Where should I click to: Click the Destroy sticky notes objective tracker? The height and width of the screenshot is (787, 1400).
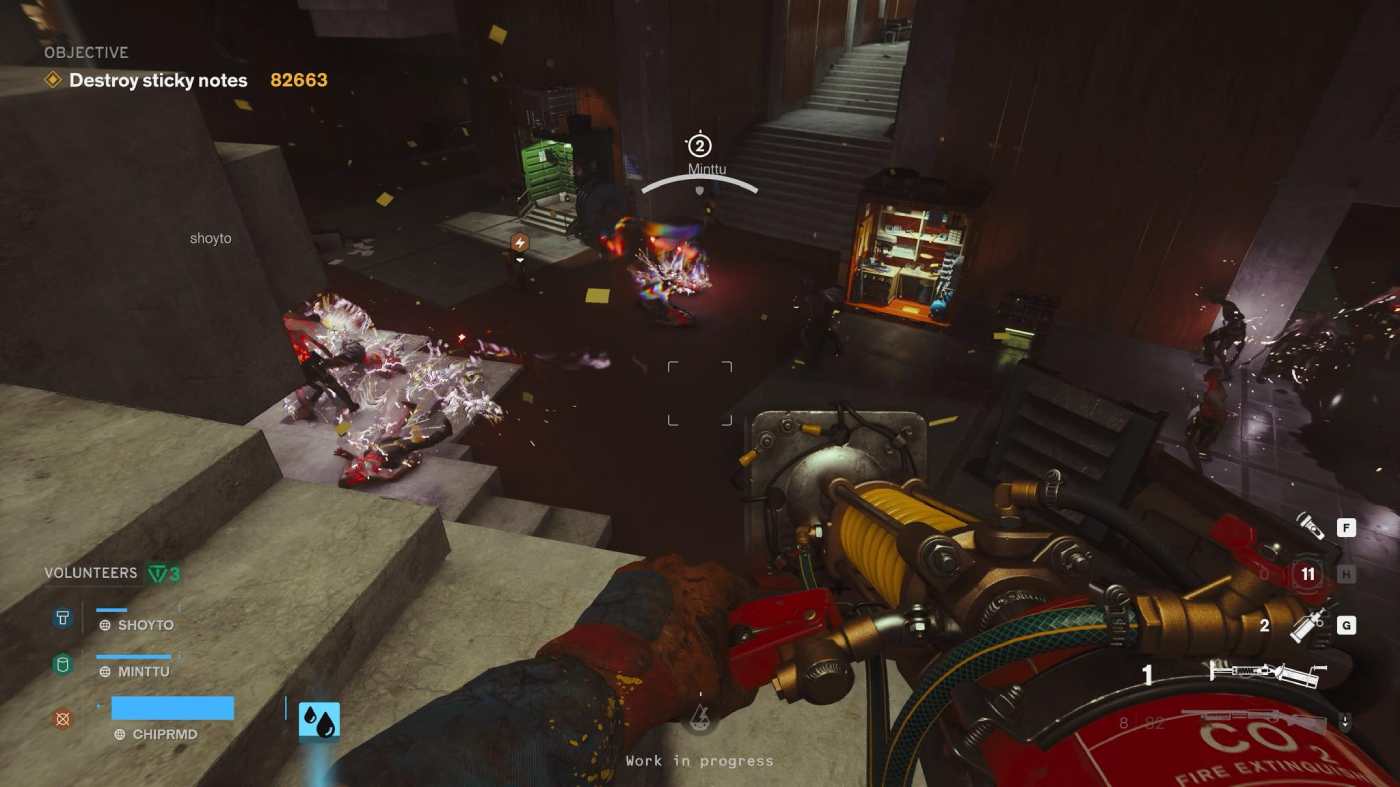click(x=158, y=80)
